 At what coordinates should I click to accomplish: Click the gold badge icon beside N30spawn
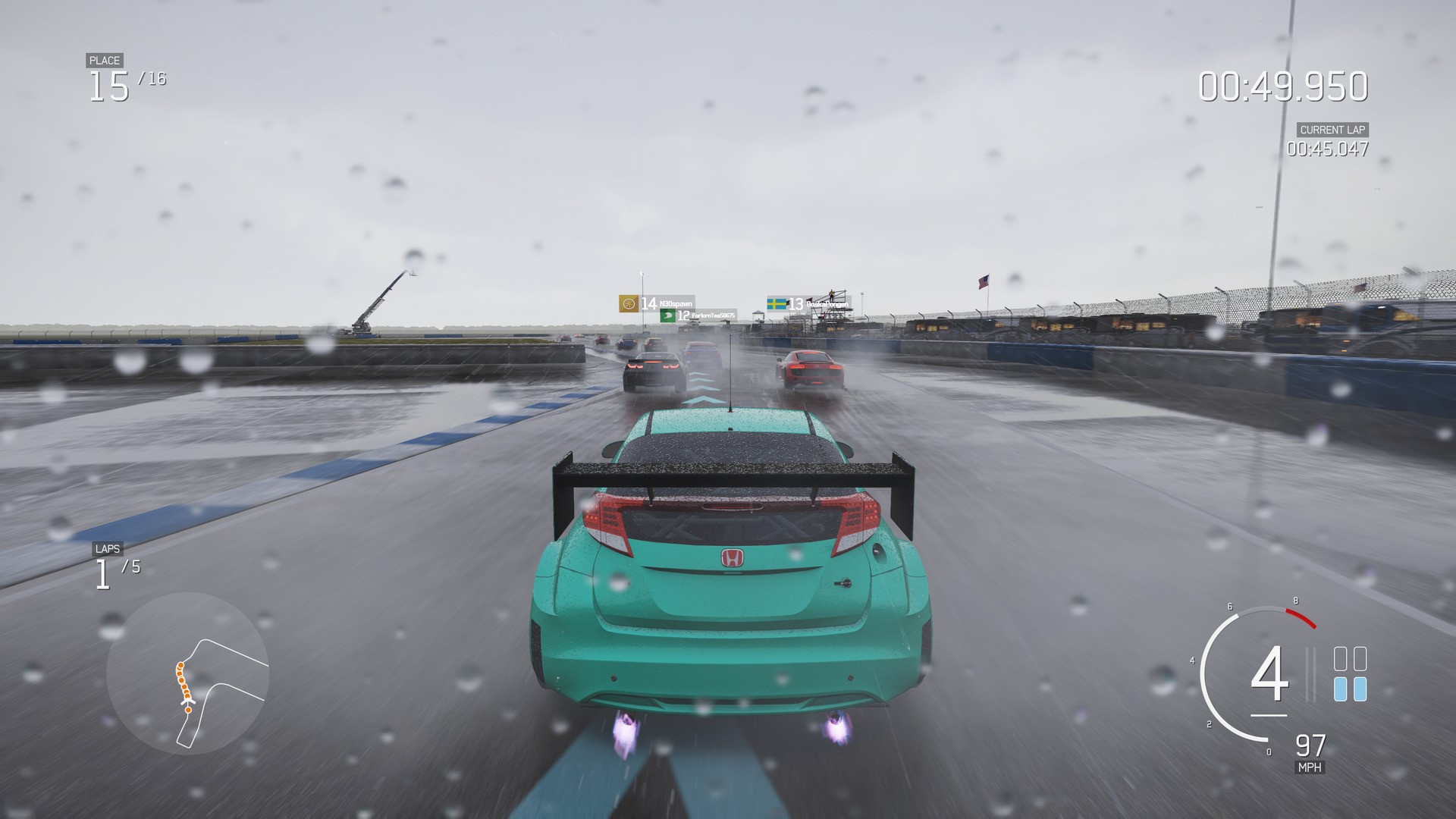click(x=628, y=304)
